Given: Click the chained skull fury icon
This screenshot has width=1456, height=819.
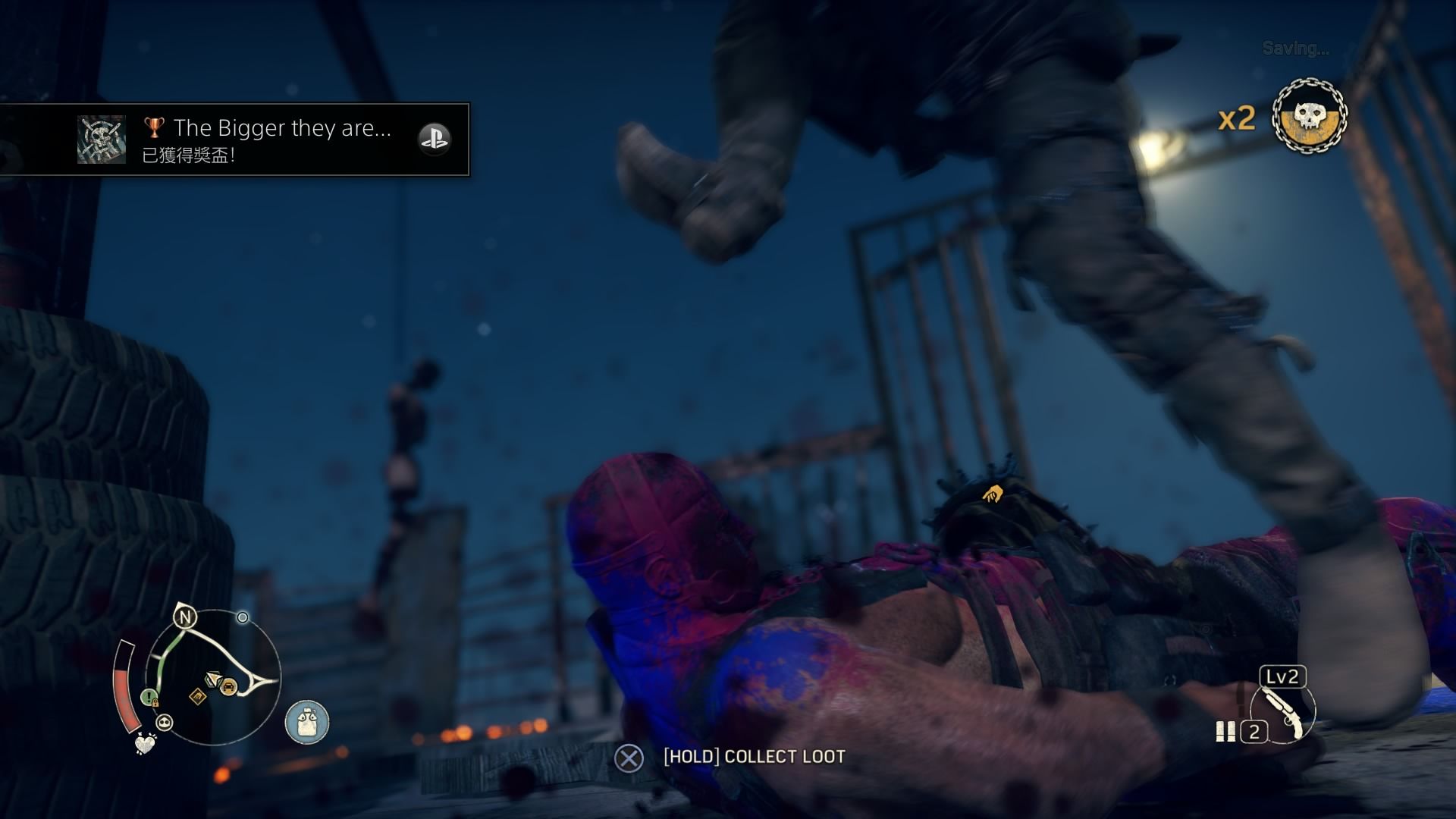Looking at the screenshot, I should [1309, 116].
